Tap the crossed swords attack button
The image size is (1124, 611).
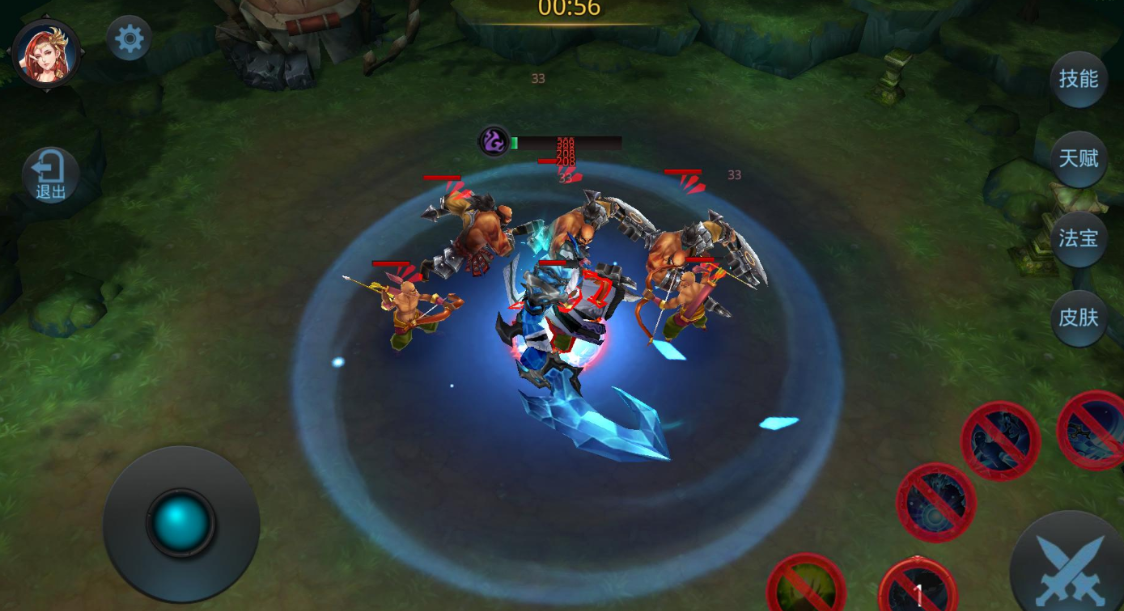[1069, 567]
